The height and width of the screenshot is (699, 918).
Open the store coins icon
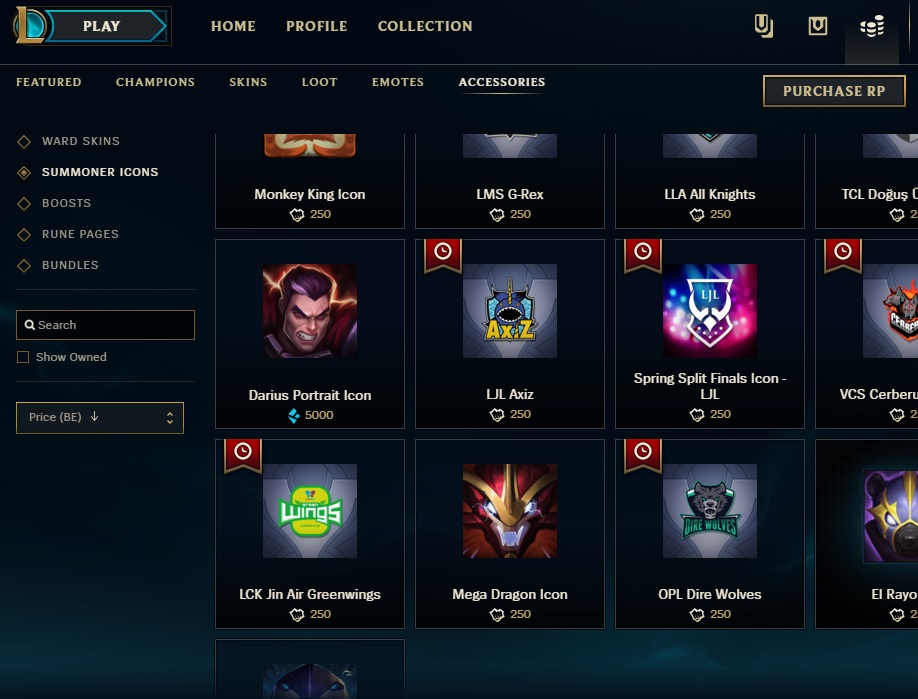872,27
